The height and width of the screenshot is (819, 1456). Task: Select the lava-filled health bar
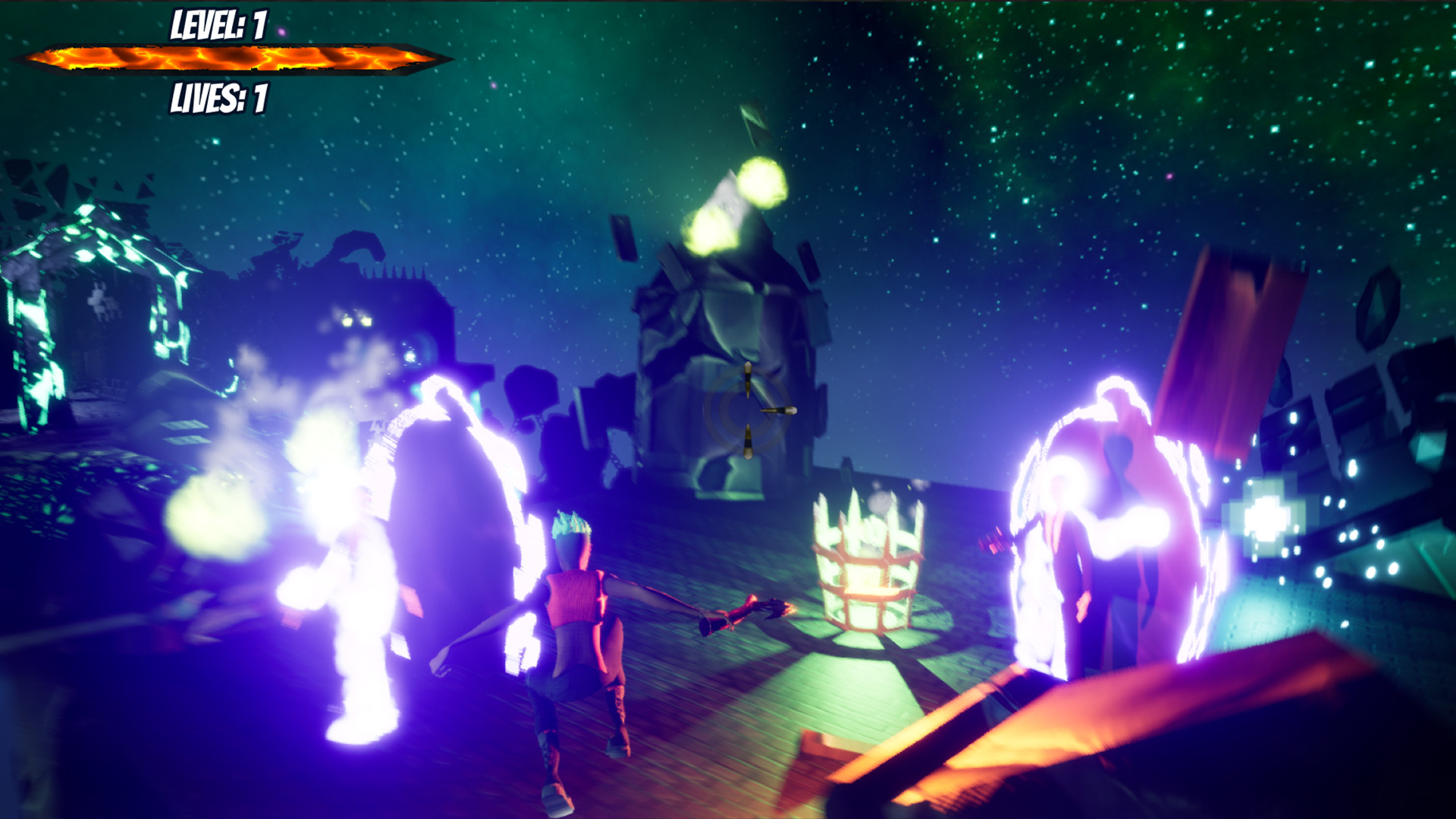(227, 58)
